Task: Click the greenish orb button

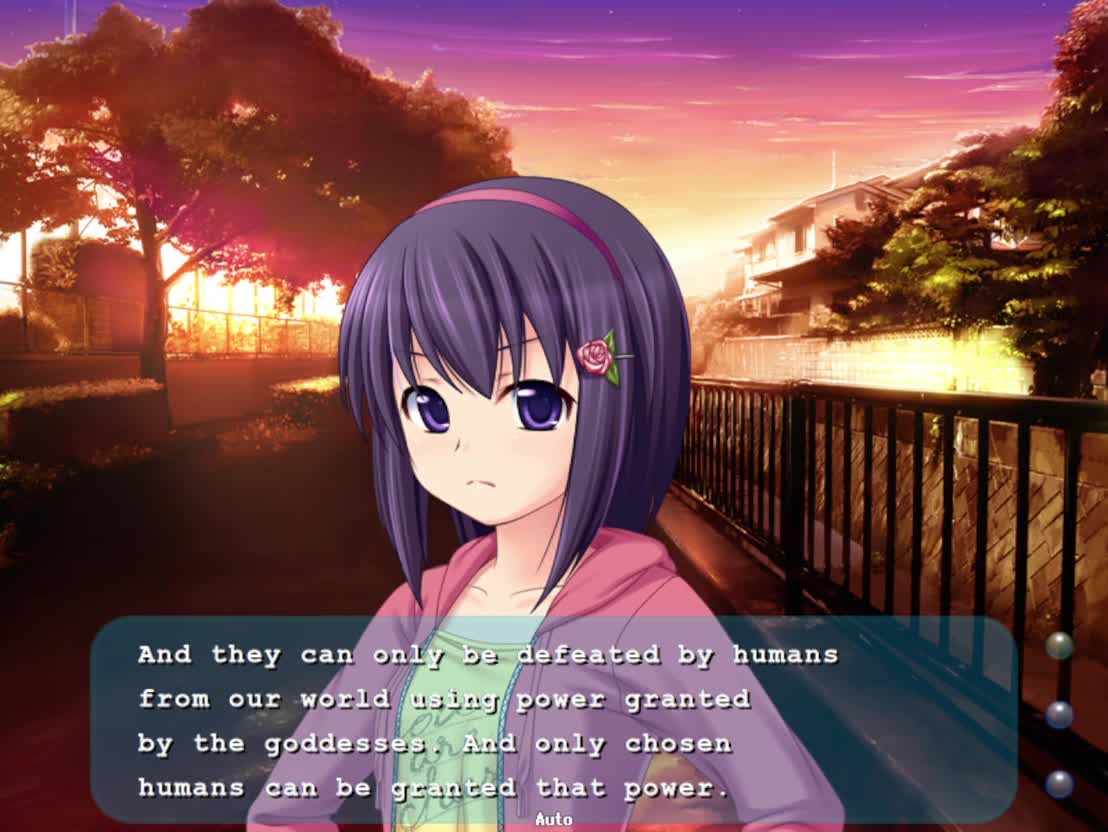Action: point(1059,646)
